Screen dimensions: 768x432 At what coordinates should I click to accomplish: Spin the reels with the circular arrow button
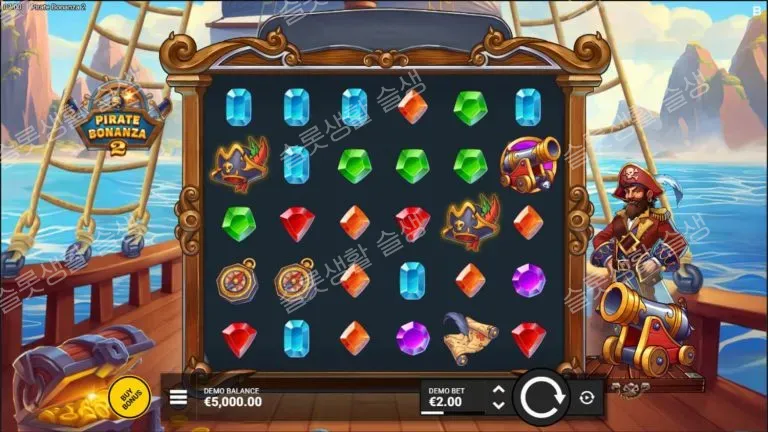pyautogui.click(x=541, y=397)
